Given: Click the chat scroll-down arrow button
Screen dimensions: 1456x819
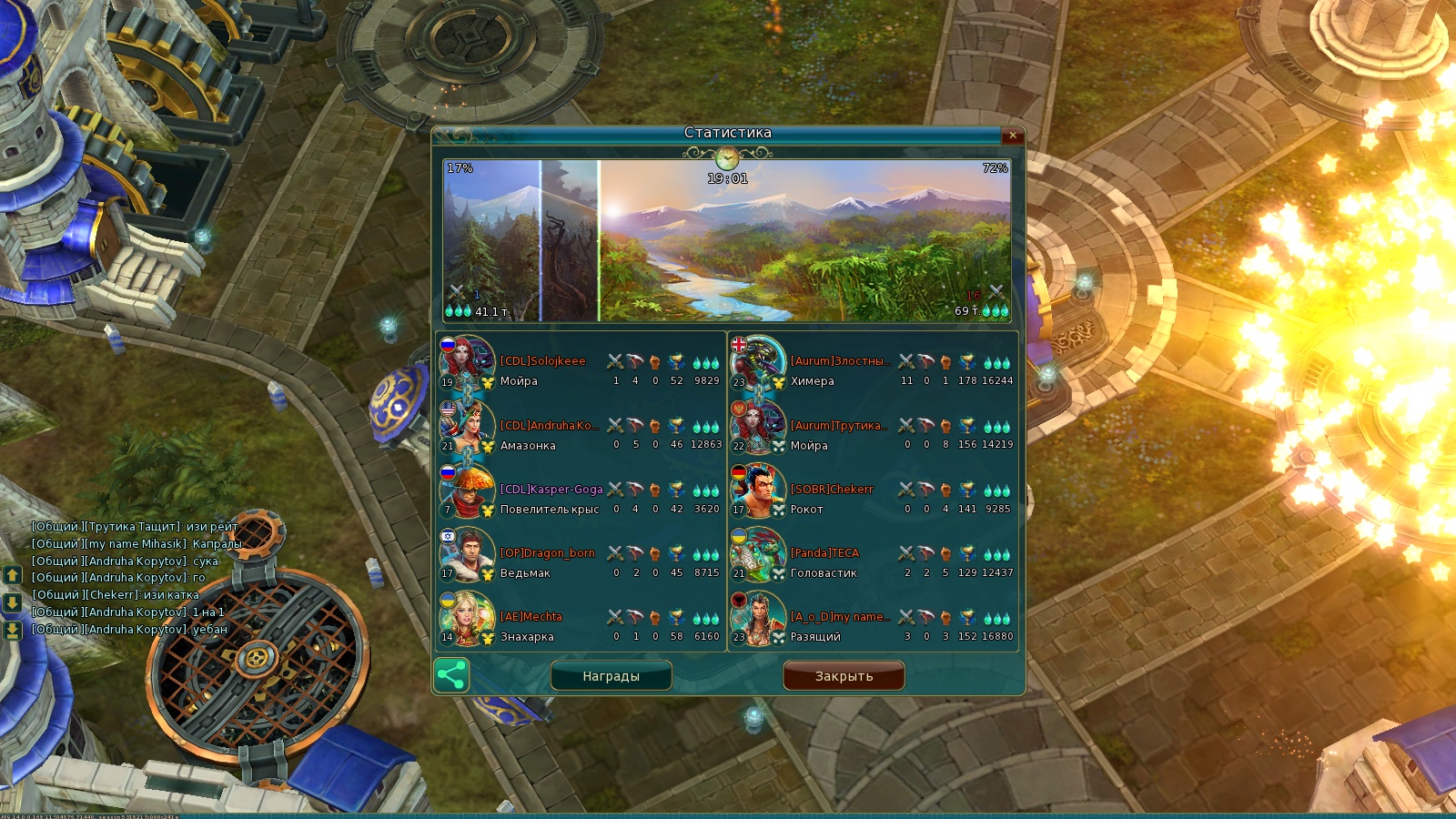Looking at the screenshot, I should (x=13, y=602).
